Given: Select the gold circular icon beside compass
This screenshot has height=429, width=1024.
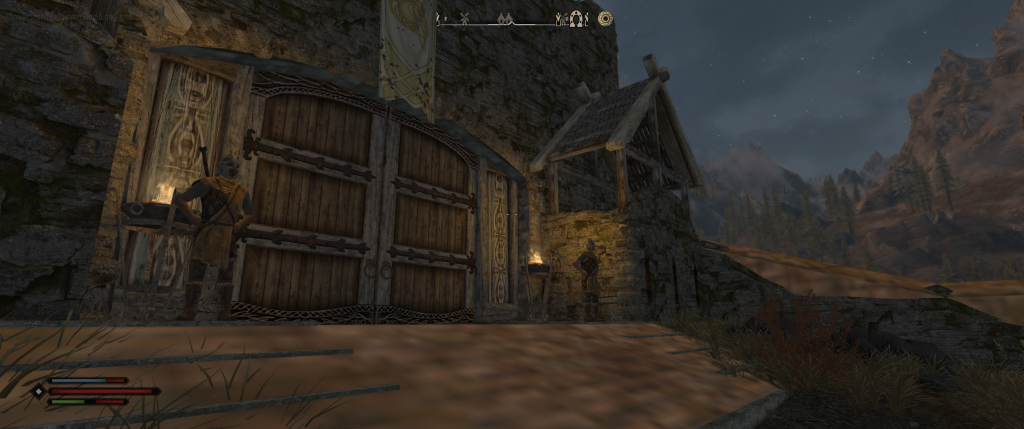Looking at the screenshot, I should pyautogui.click(x=605, y=18).
